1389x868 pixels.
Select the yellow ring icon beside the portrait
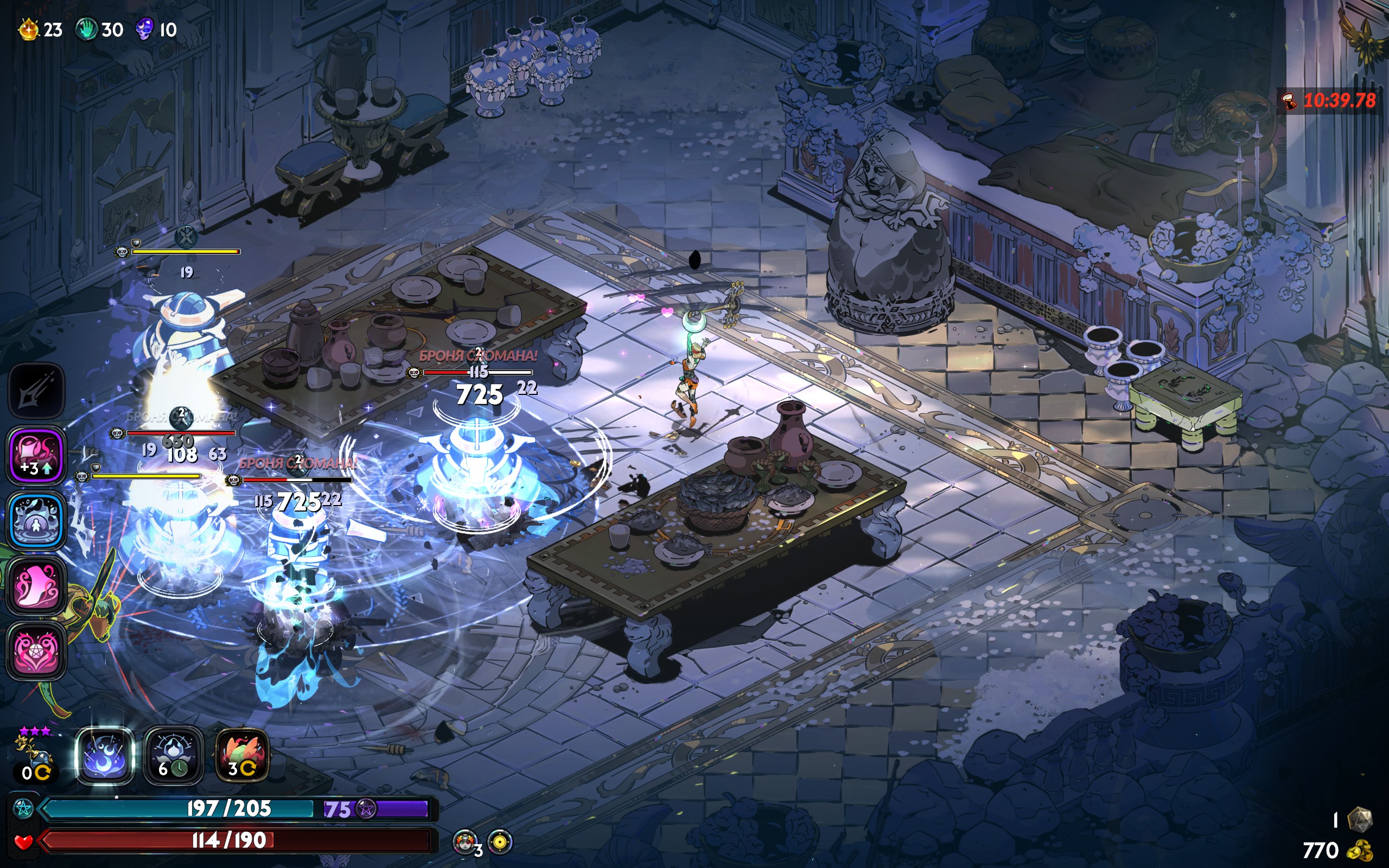(x=500, y=842)
